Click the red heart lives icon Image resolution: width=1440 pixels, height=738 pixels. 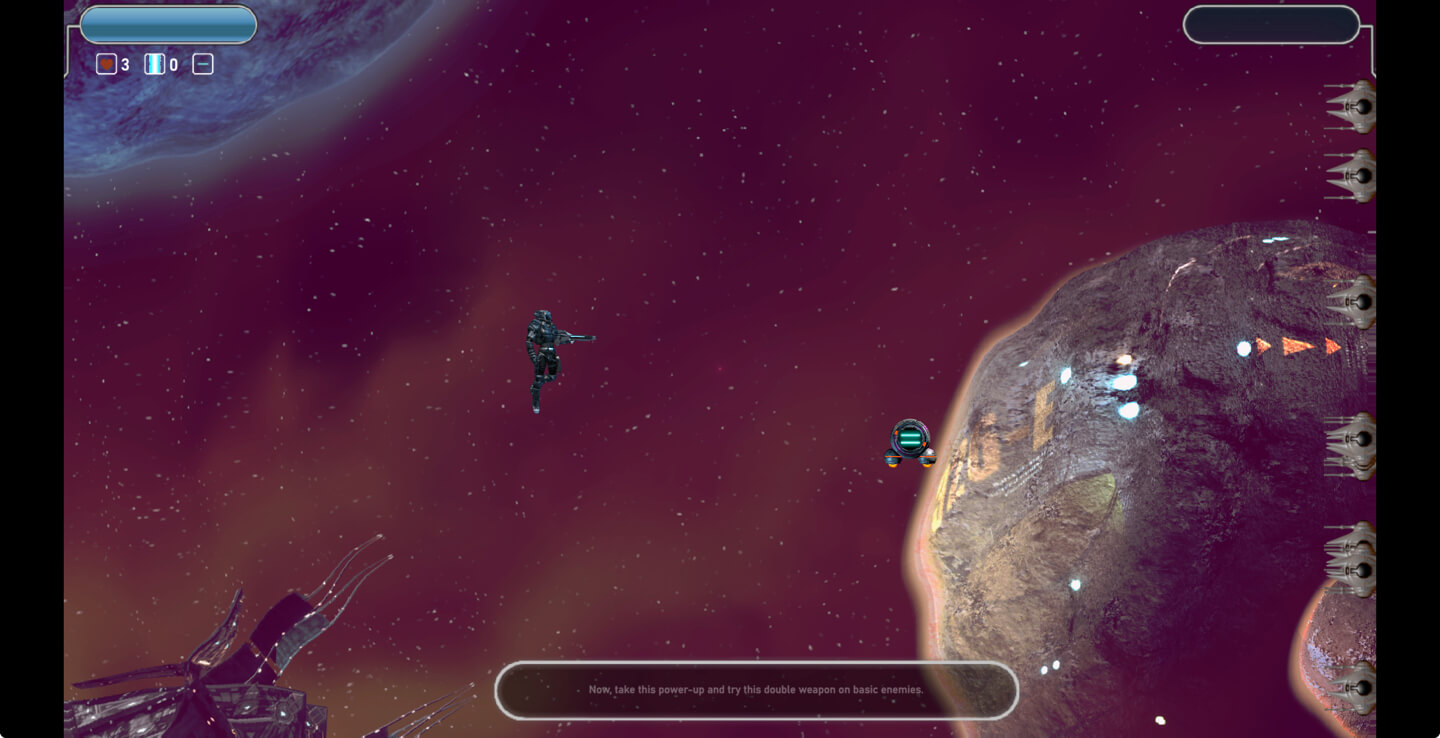tap(106, 65)
